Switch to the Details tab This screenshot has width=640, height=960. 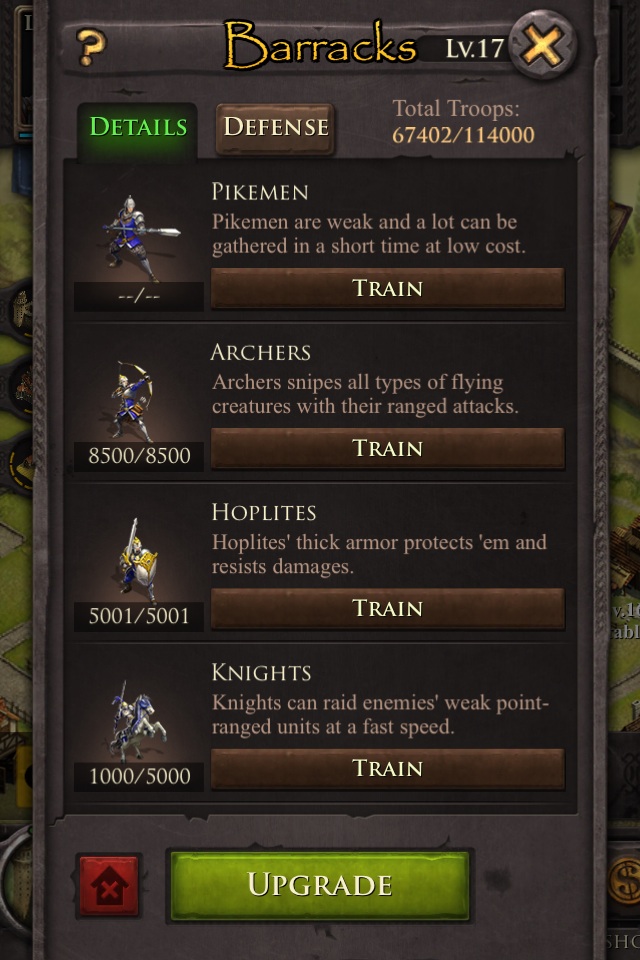138,127
